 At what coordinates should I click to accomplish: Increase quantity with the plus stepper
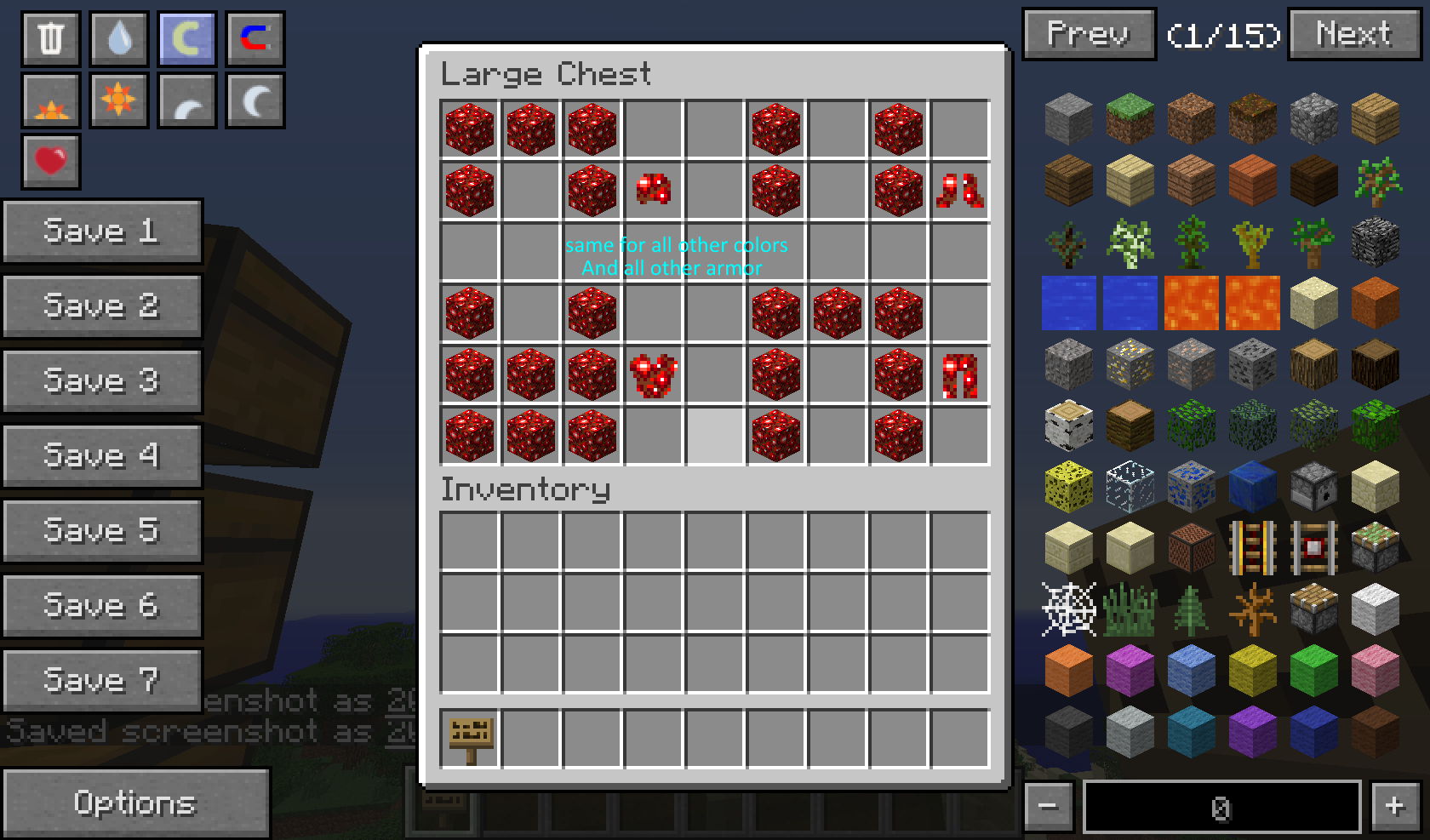point(1394,805)
